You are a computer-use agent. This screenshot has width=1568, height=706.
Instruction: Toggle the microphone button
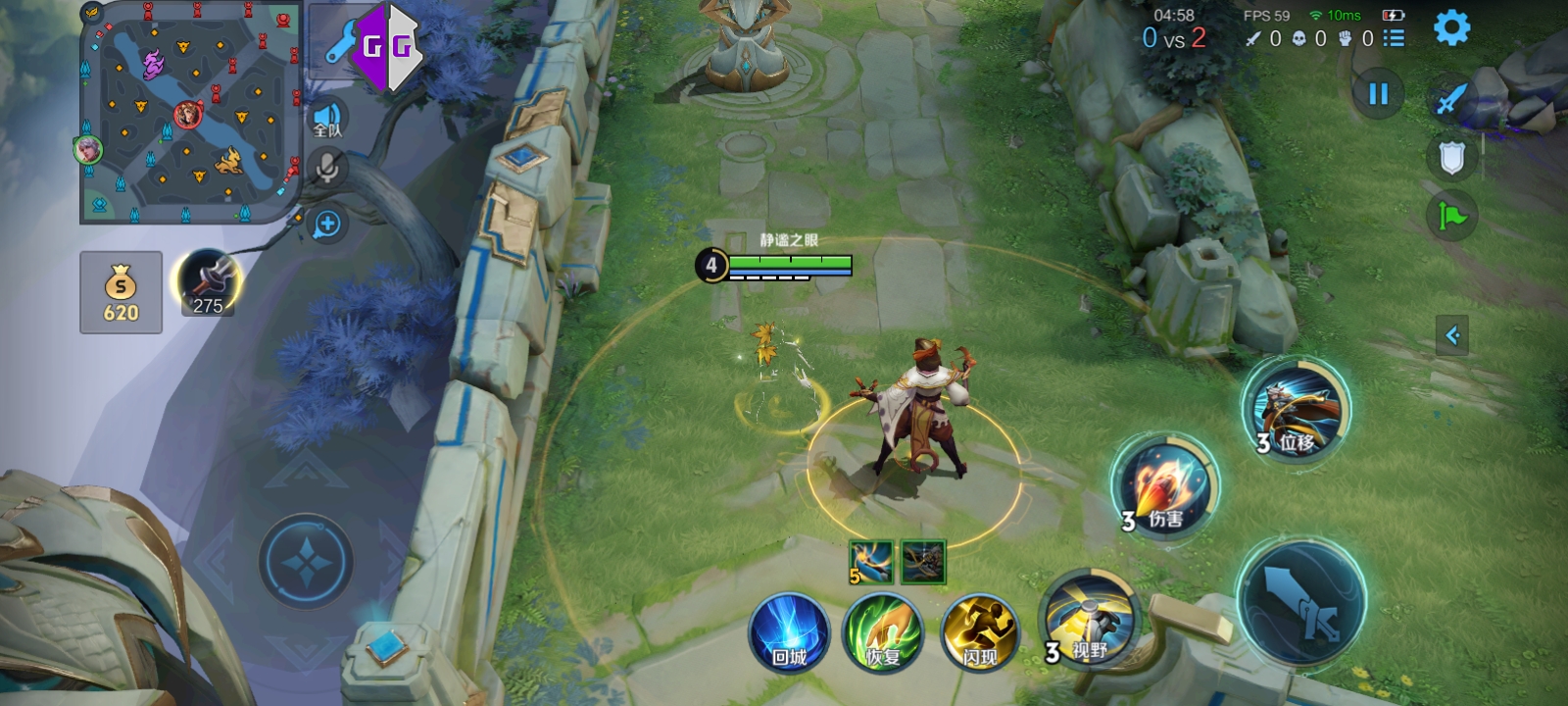click(x=327, y=169)
